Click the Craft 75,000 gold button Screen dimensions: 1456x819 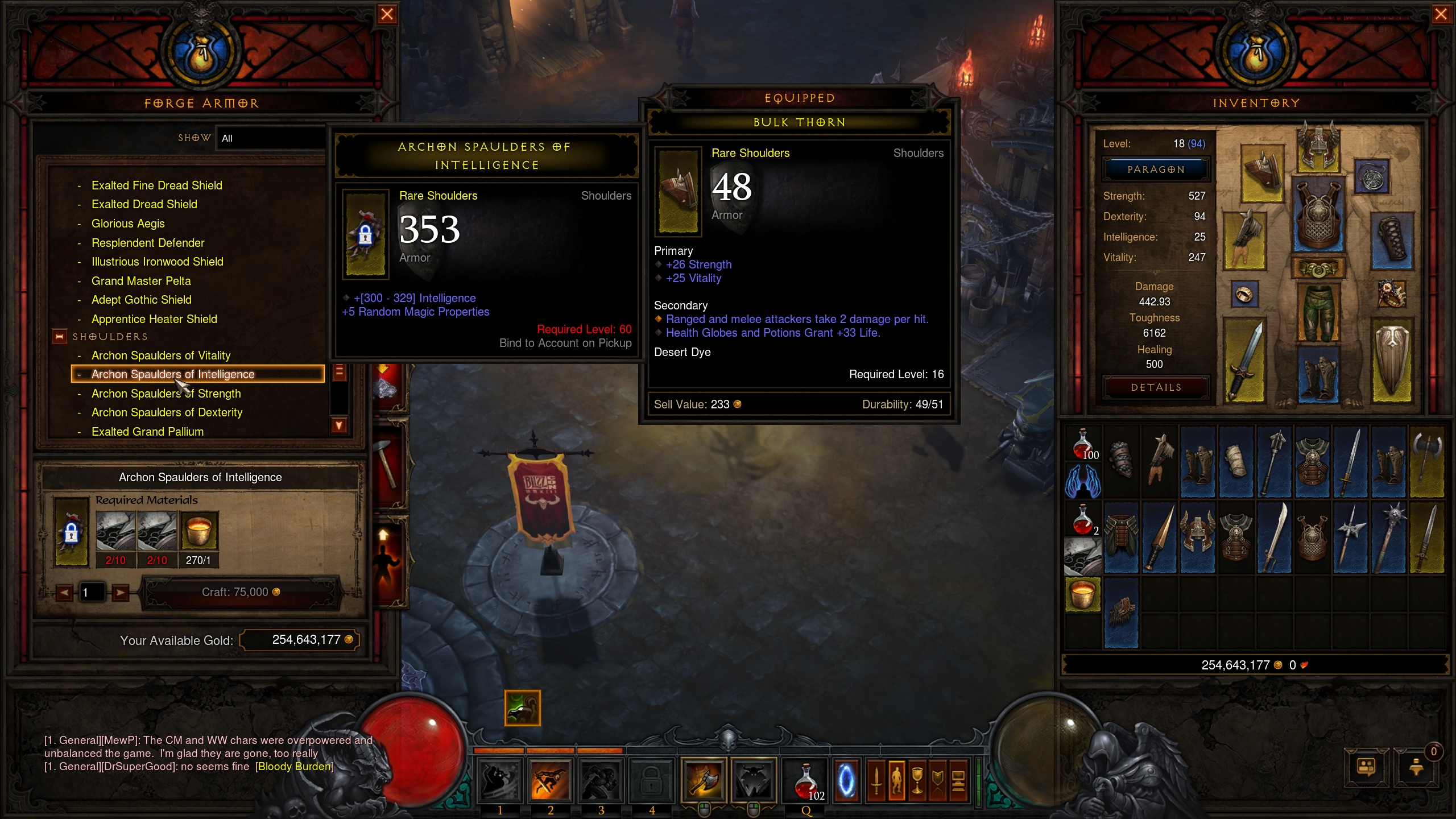click(241, 592)
